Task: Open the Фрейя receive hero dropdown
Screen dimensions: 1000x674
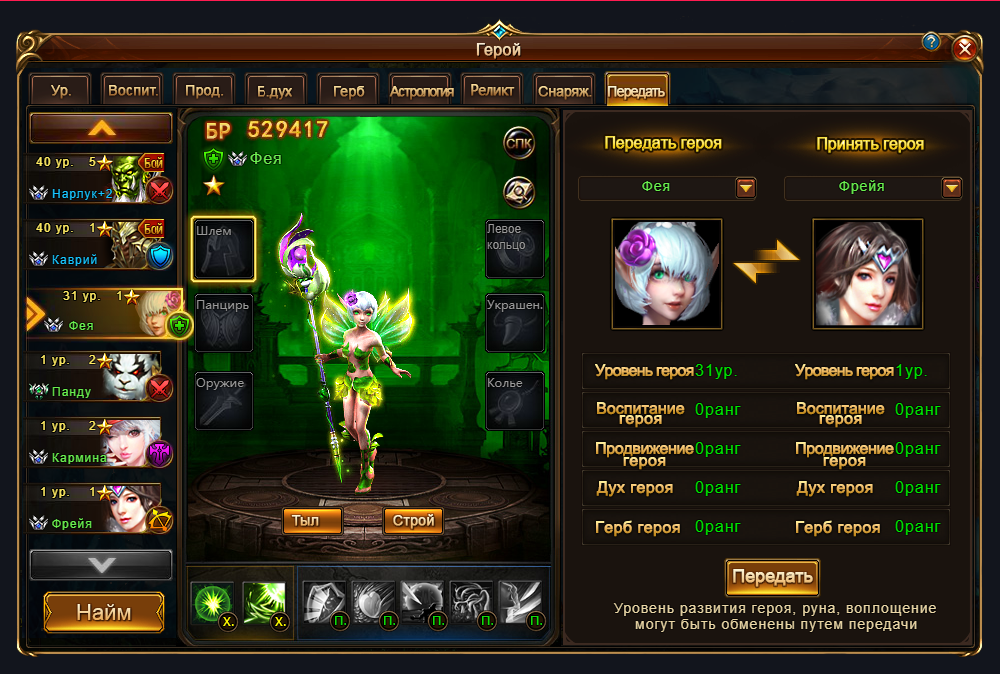Action: (x=951, y=187)
